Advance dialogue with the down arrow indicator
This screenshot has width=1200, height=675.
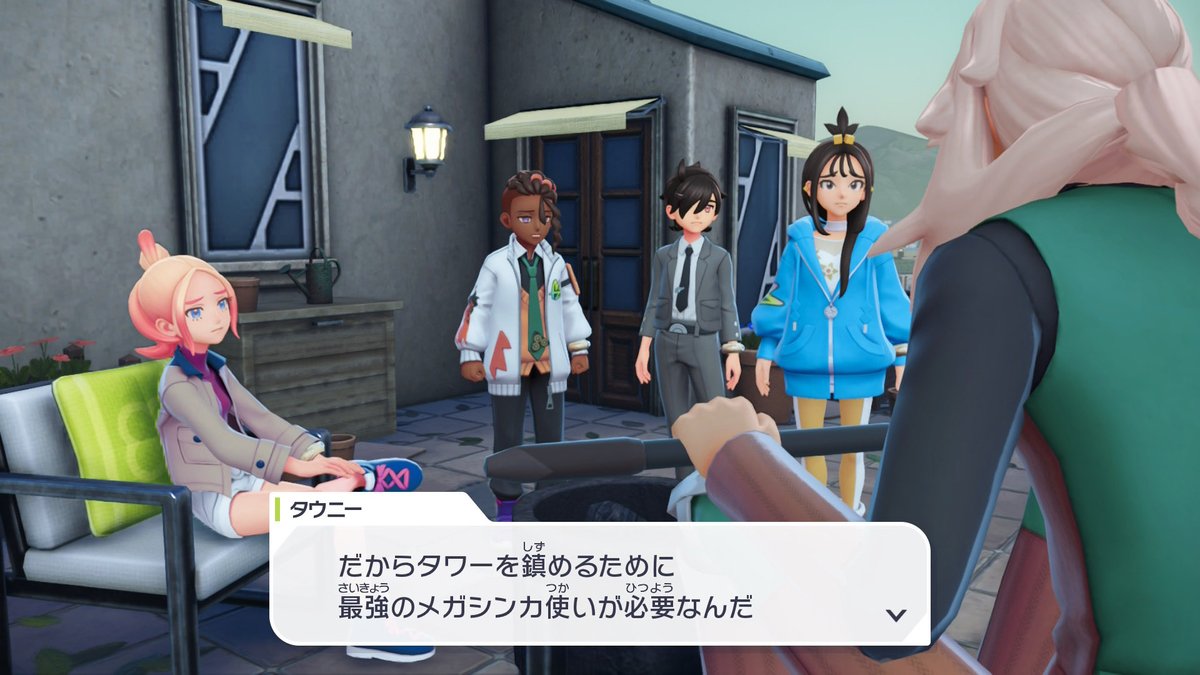pyautogui.click(x=896, y=614)
